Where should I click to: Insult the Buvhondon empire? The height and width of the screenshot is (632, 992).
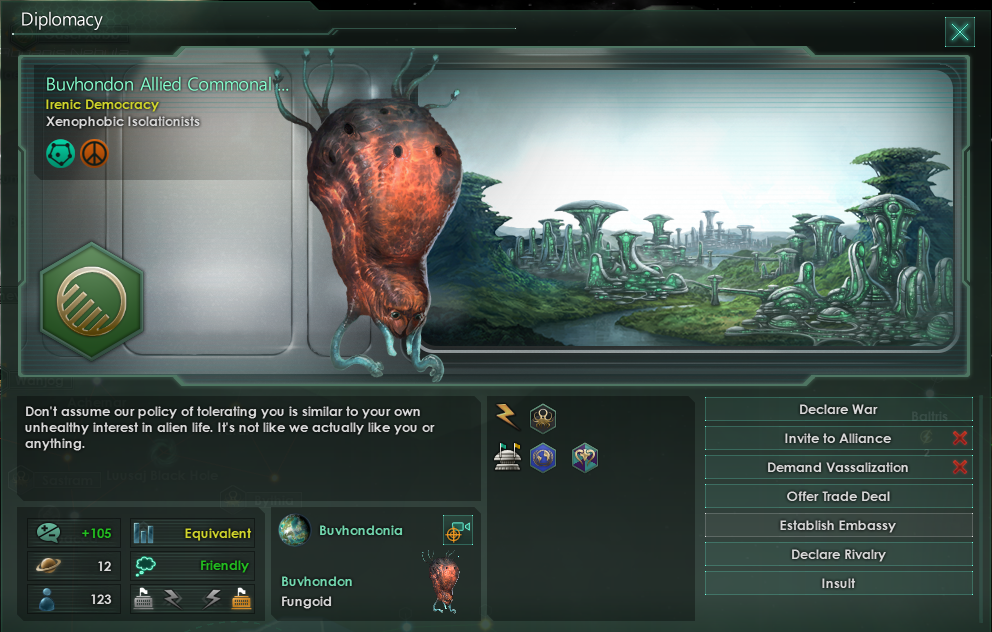[x=838, y=584]
